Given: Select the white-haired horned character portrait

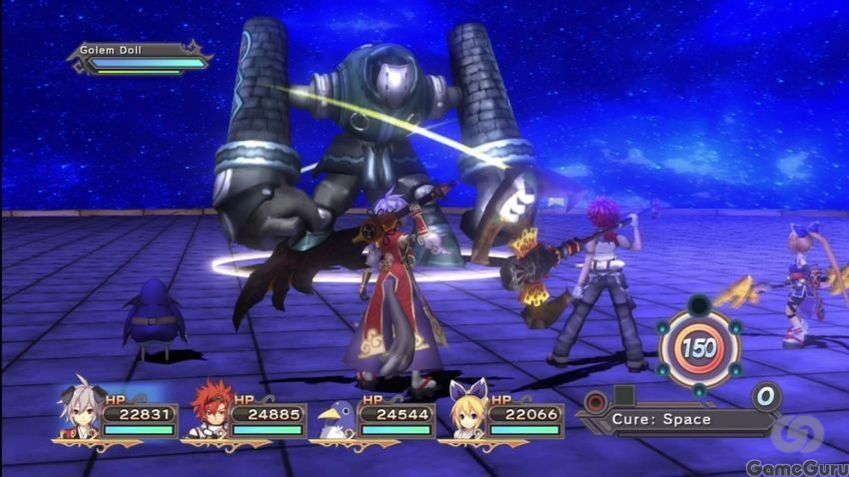Looking at the screenshot, I should pos(80,409).
